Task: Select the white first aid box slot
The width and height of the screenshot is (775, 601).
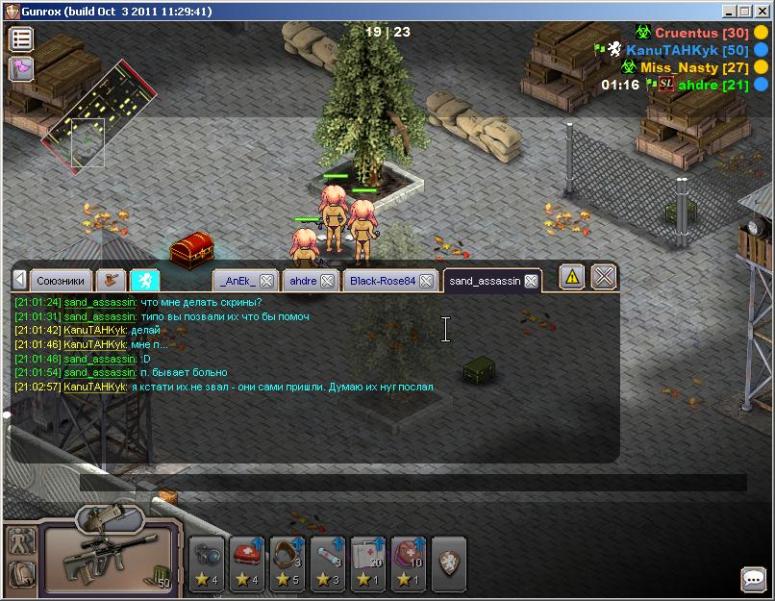Action: pos(368,560)
